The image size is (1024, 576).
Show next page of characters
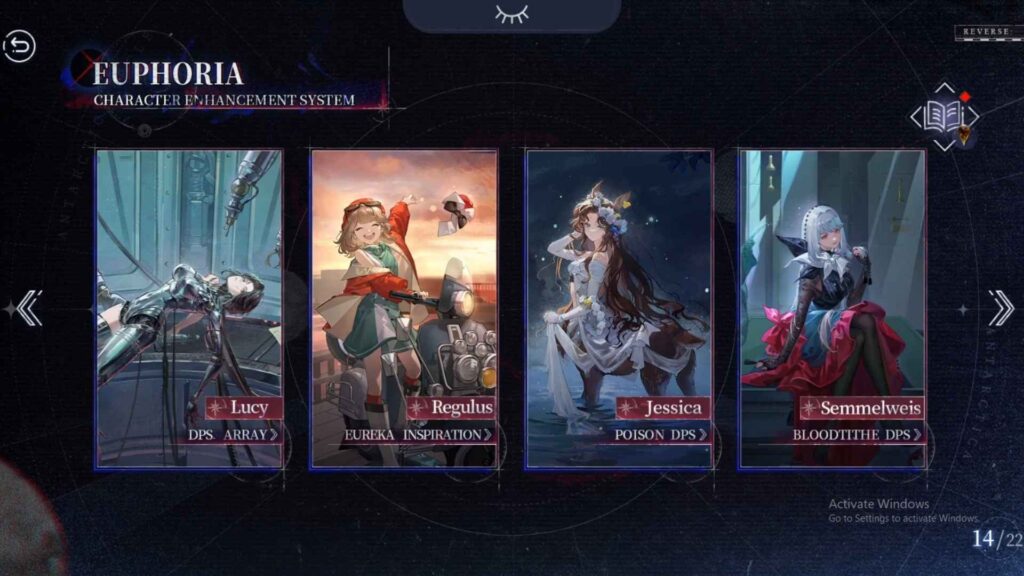(x=1000, y=308)
